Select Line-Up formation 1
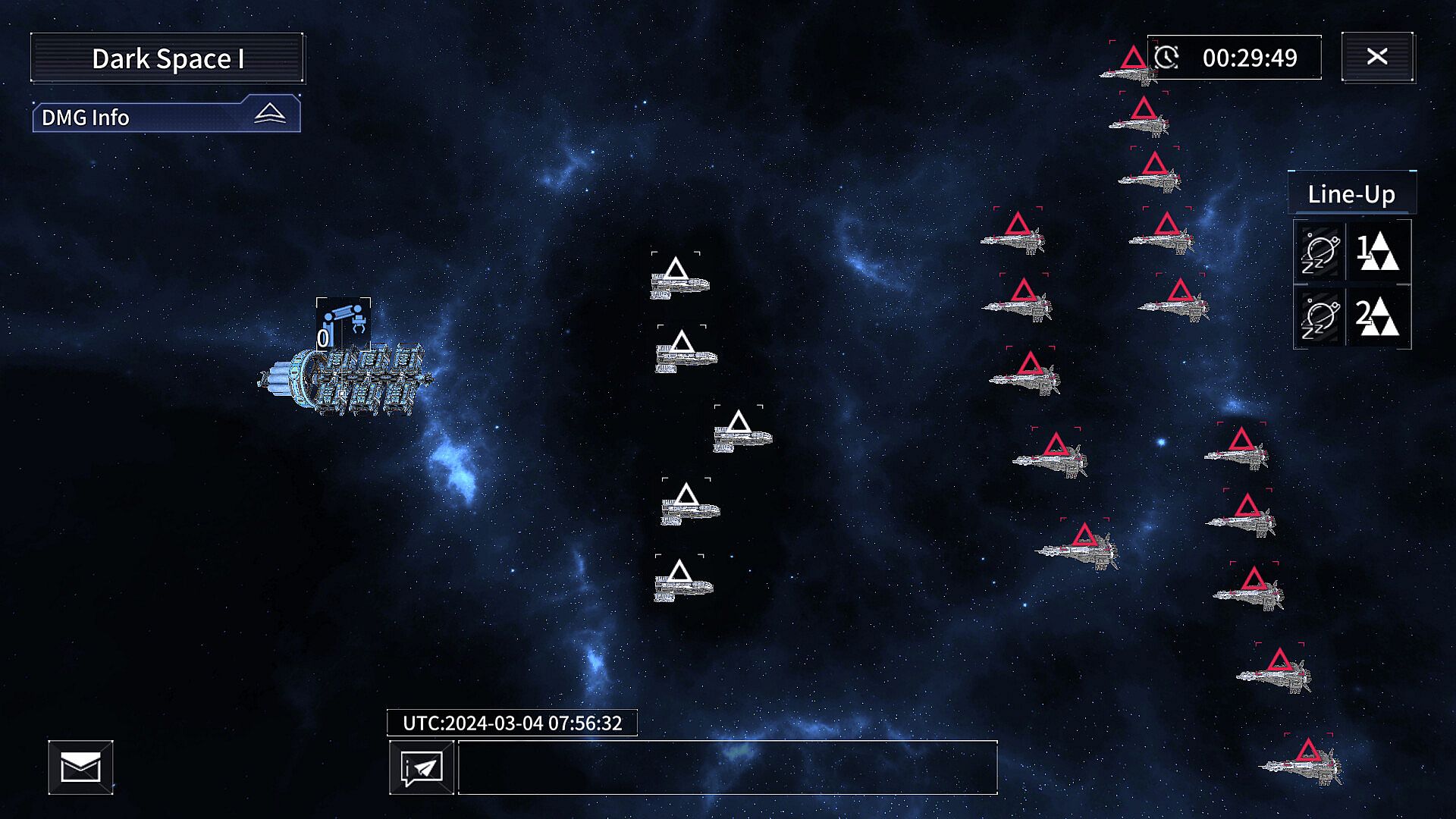This screenshot has height=819, width=1456. (x=1378, y=251)
